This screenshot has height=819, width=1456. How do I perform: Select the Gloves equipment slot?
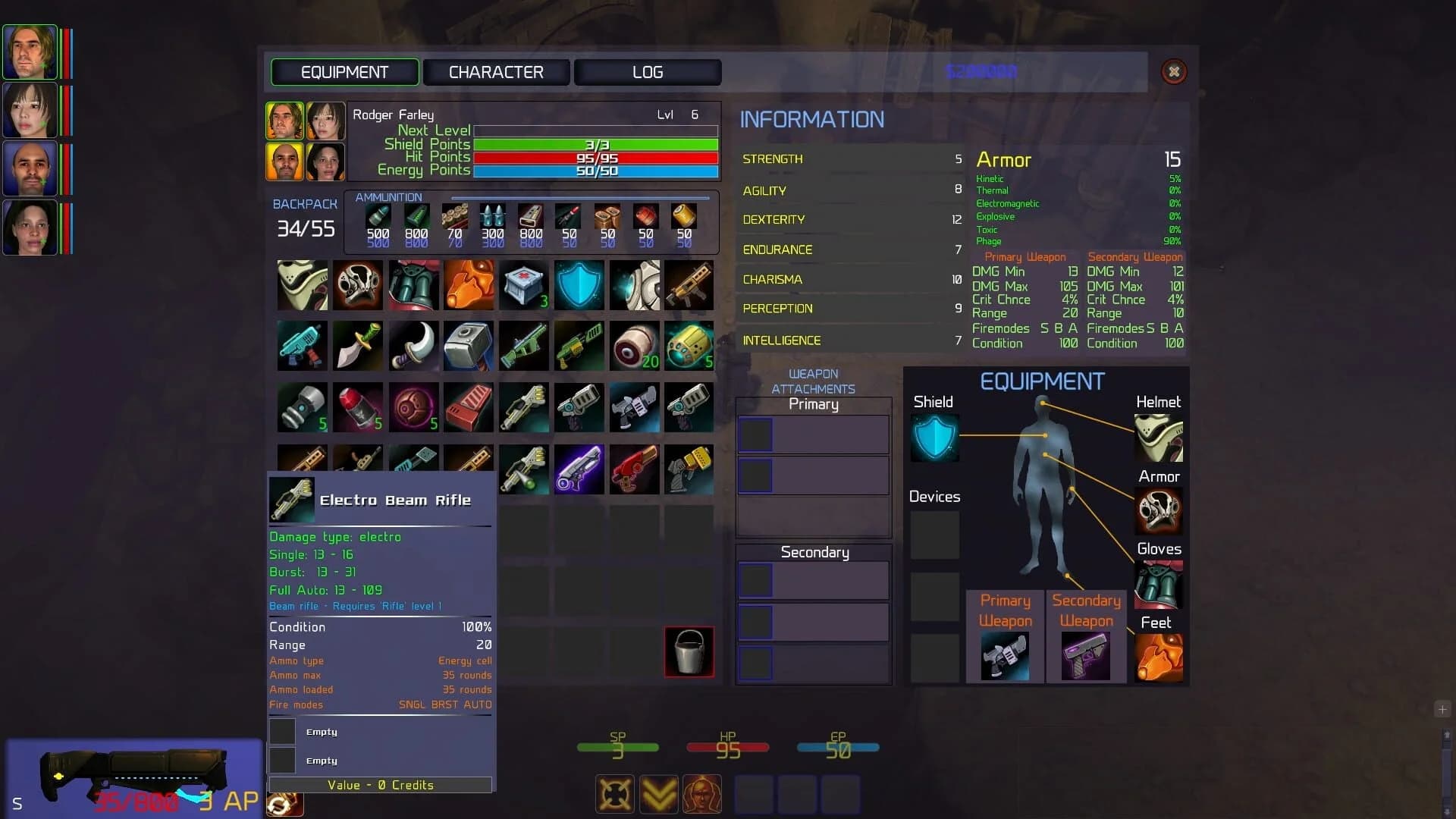1159,584
